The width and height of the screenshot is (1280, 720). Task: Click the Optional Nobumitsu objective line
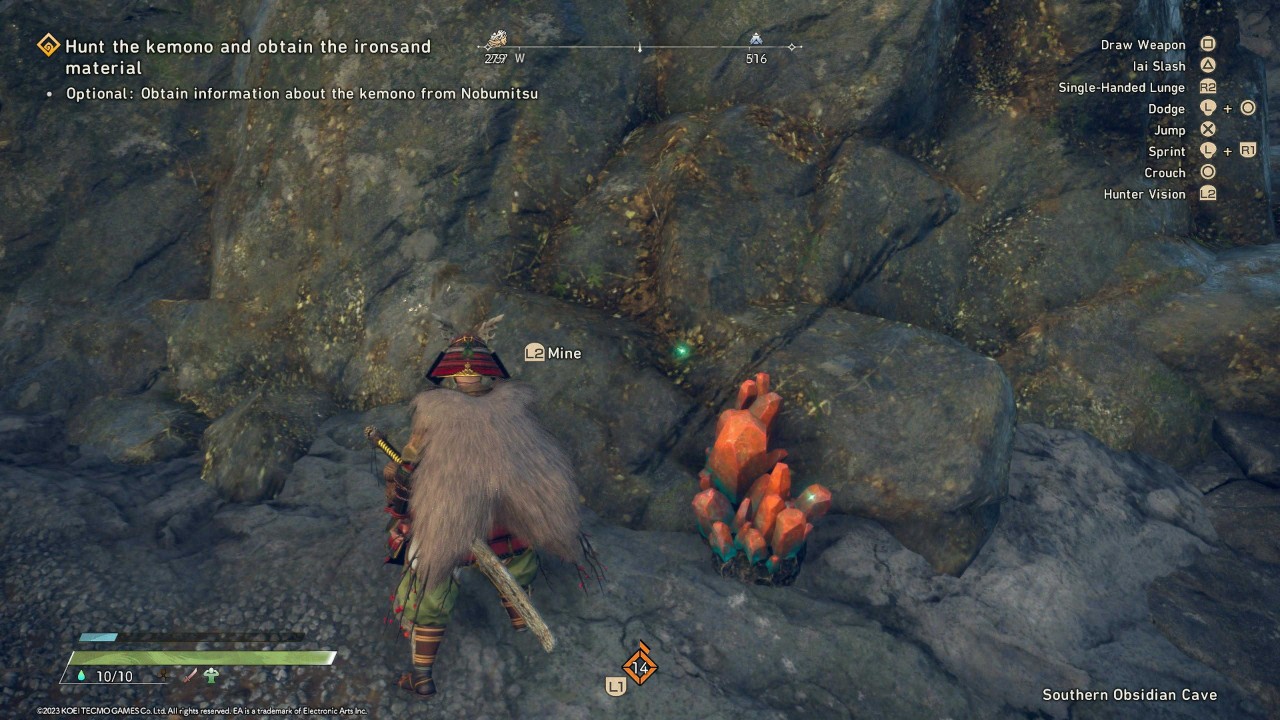[301, 93]
